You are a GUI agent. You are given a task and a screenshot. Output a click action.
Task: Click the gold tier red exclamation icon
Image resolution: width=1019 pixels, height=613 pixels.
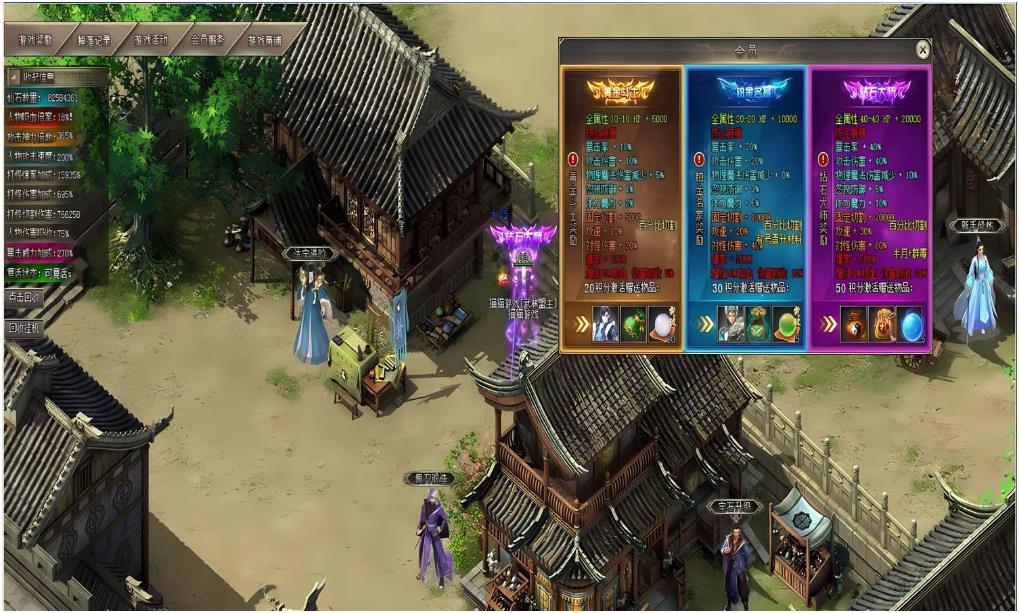click(573, 158)
